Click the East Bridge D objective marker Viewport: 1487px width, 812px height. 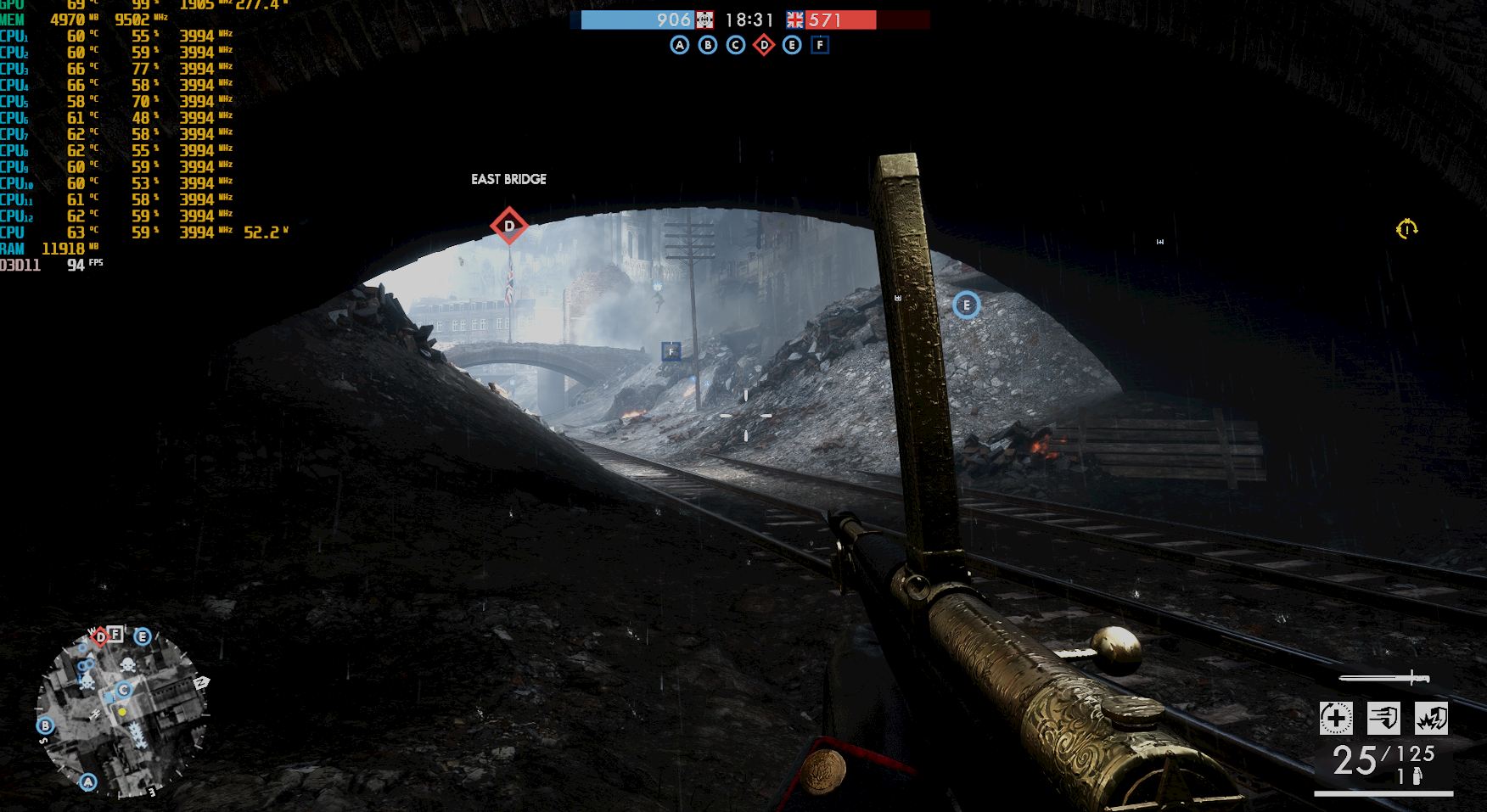509,226
